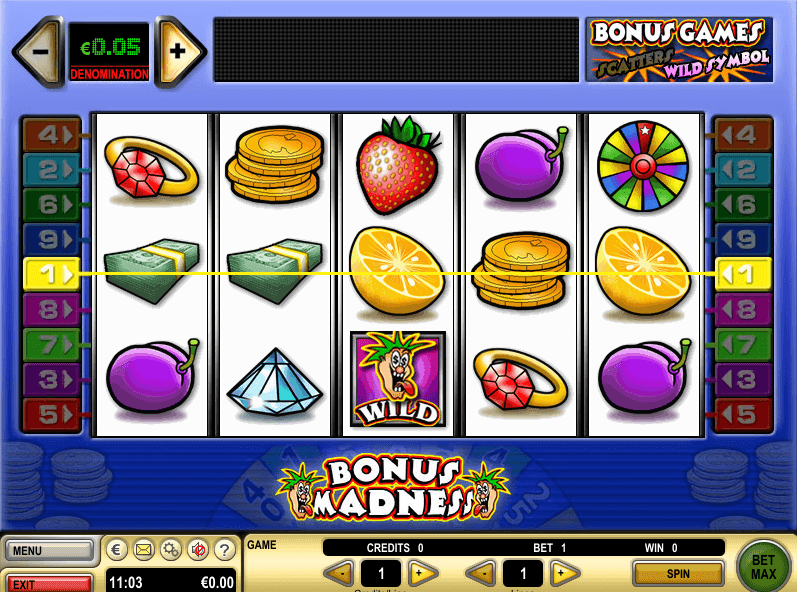Open the MENU button
Viewport: 797px width, 592px height.
click(48, 550)
